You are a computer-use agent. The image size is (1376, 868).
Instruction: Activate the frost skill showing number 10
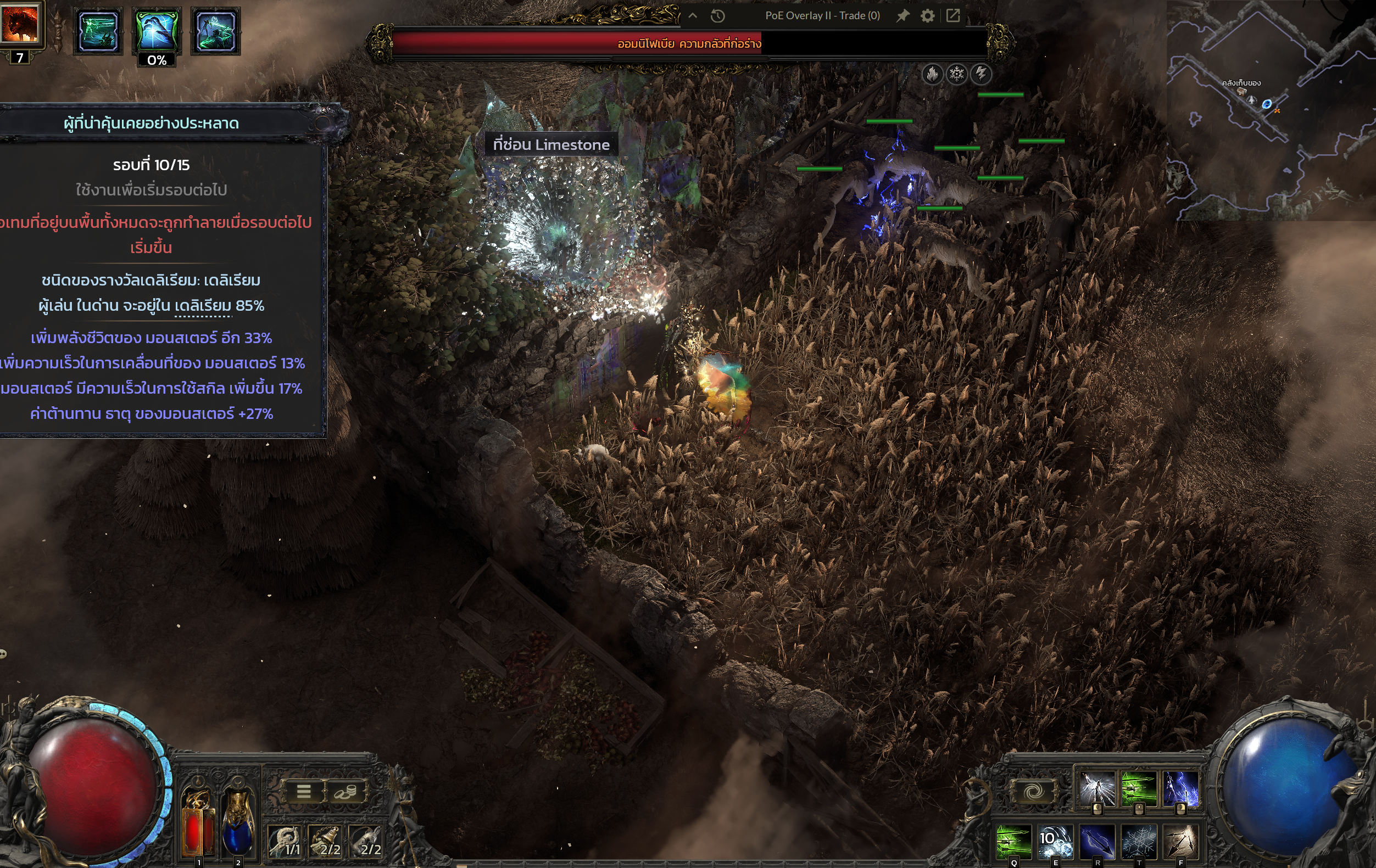[1055, 841]
